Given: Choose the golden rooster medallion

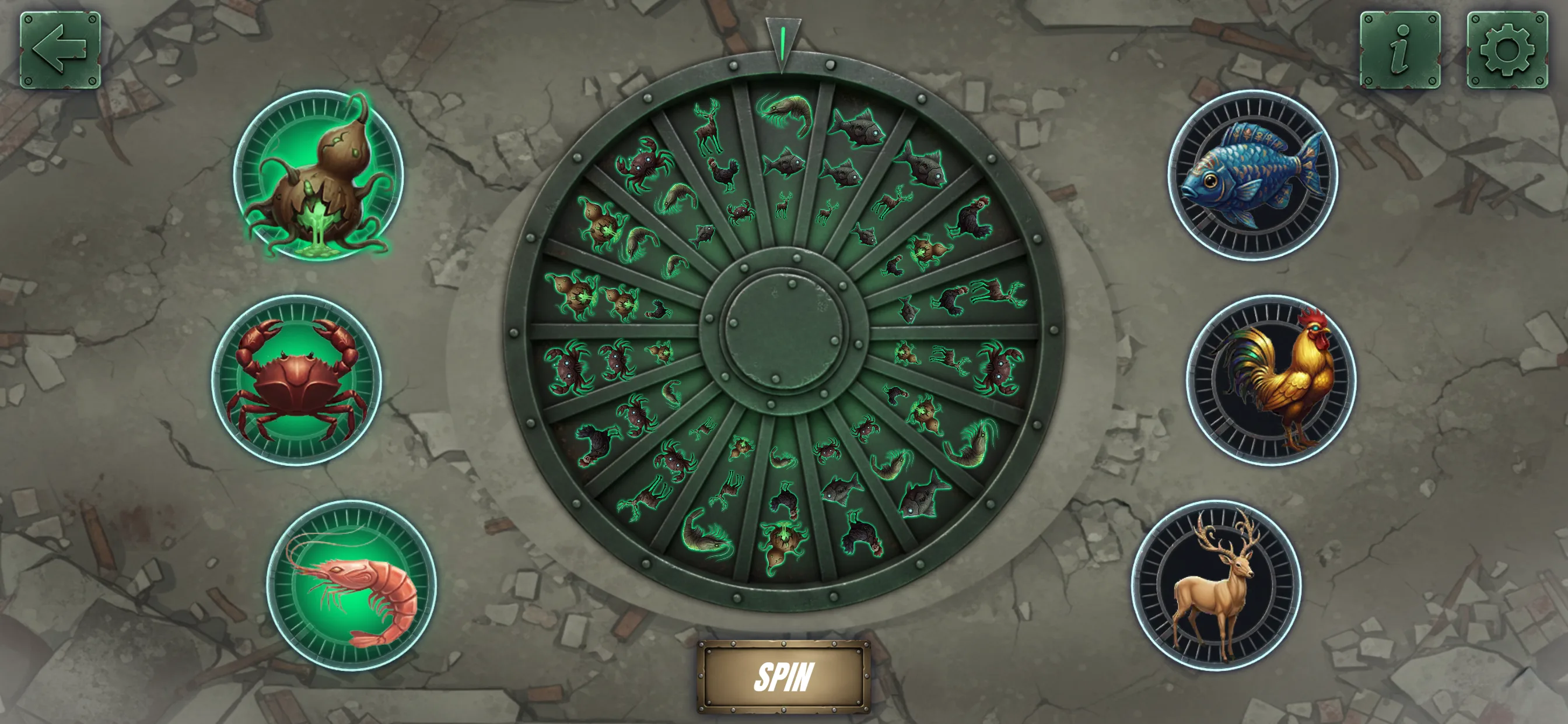Looking at the screenshot, I should 1271,380.
